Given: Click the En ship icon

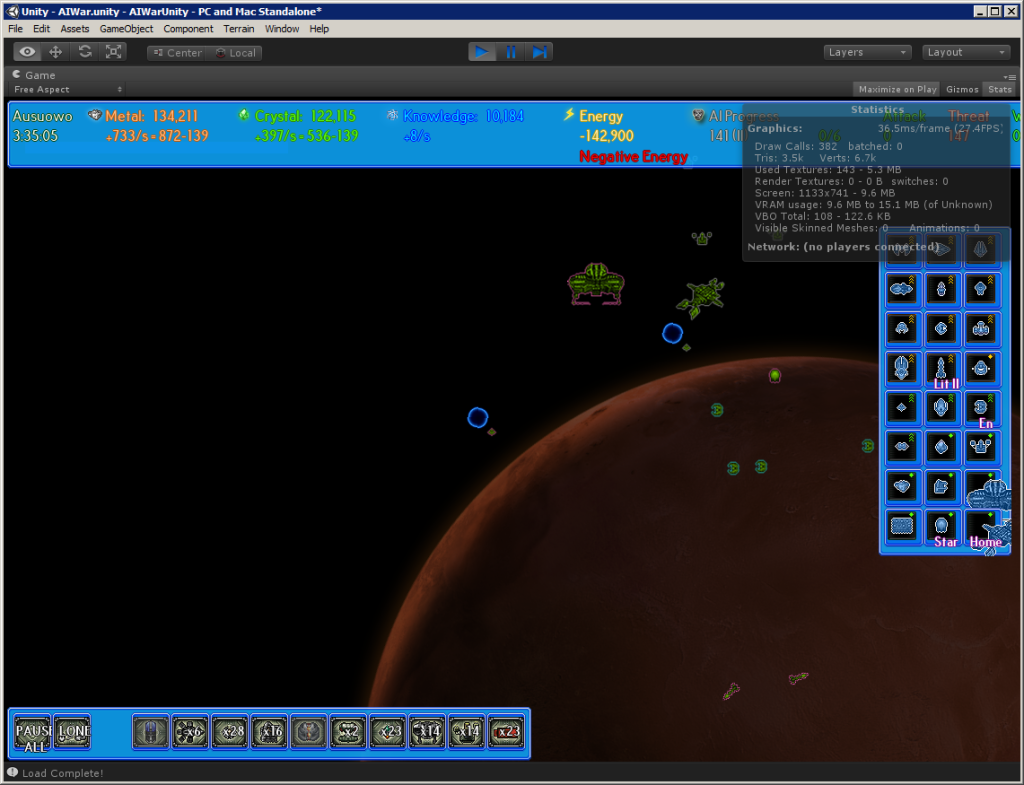Looking at the screenshot, I should (982, 409).
